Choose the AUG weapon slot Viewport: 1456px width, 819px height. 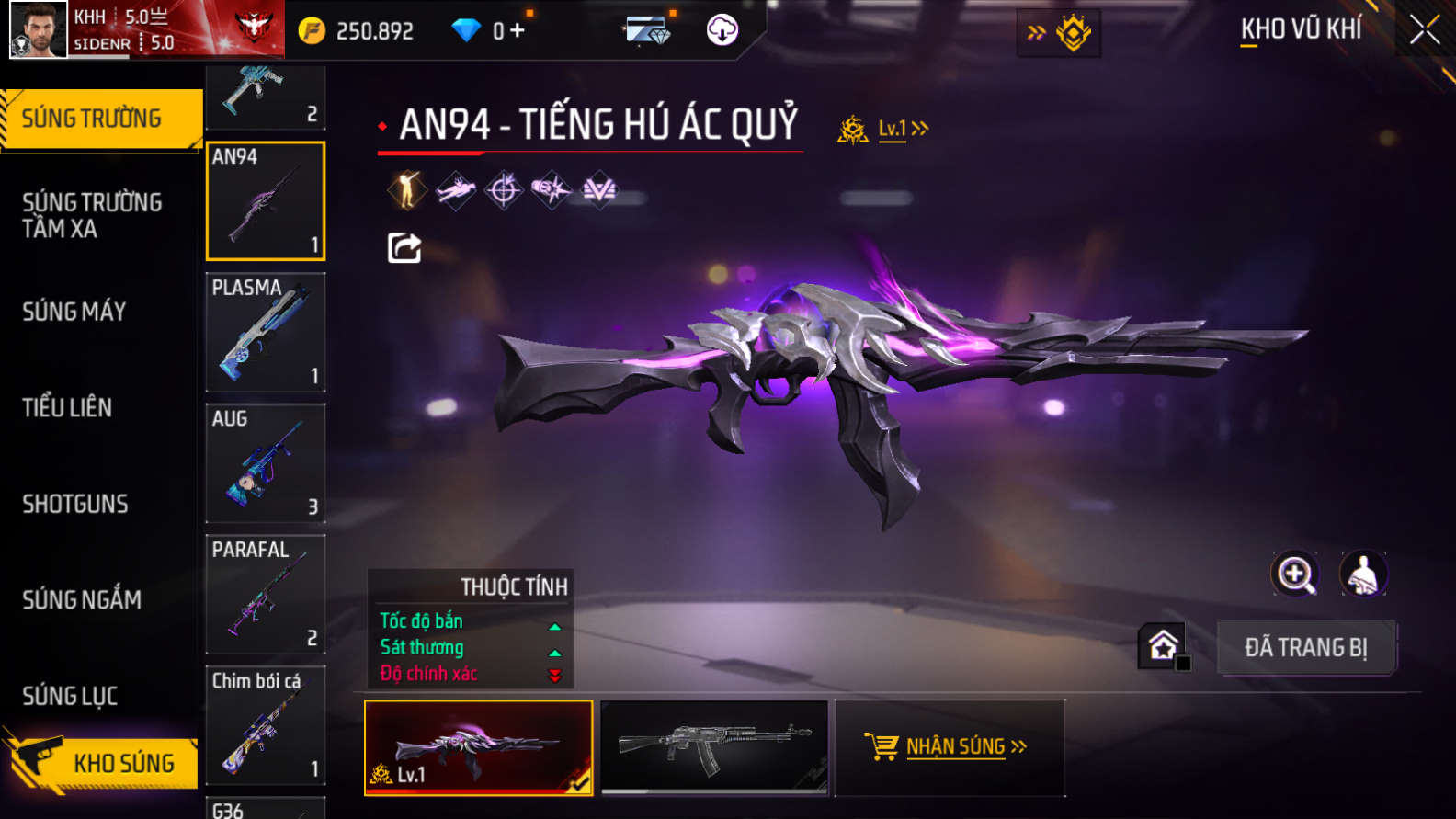[x=266, y=463]
